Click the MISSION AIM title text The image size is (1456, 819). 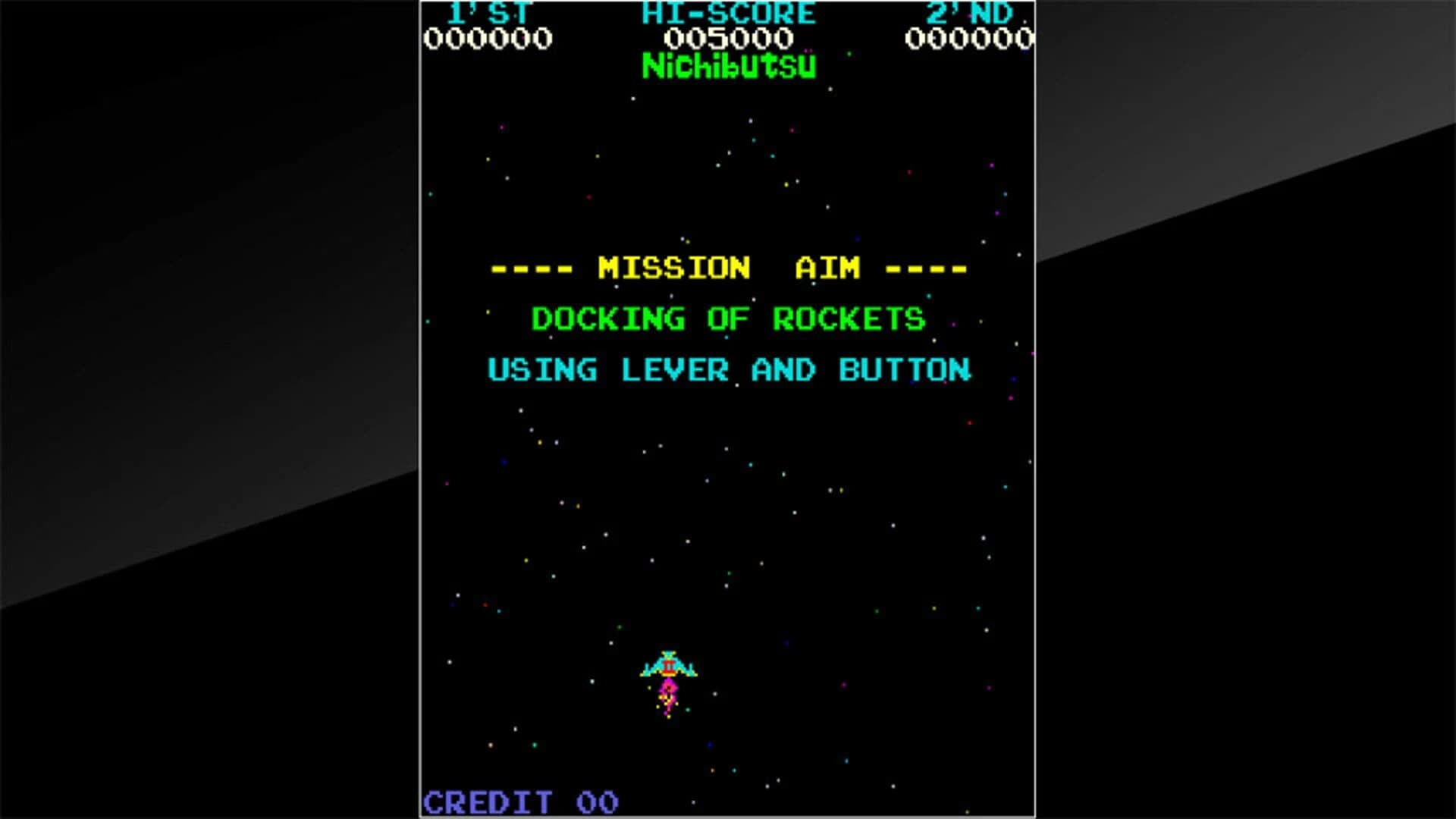click(x=726, y=268)
